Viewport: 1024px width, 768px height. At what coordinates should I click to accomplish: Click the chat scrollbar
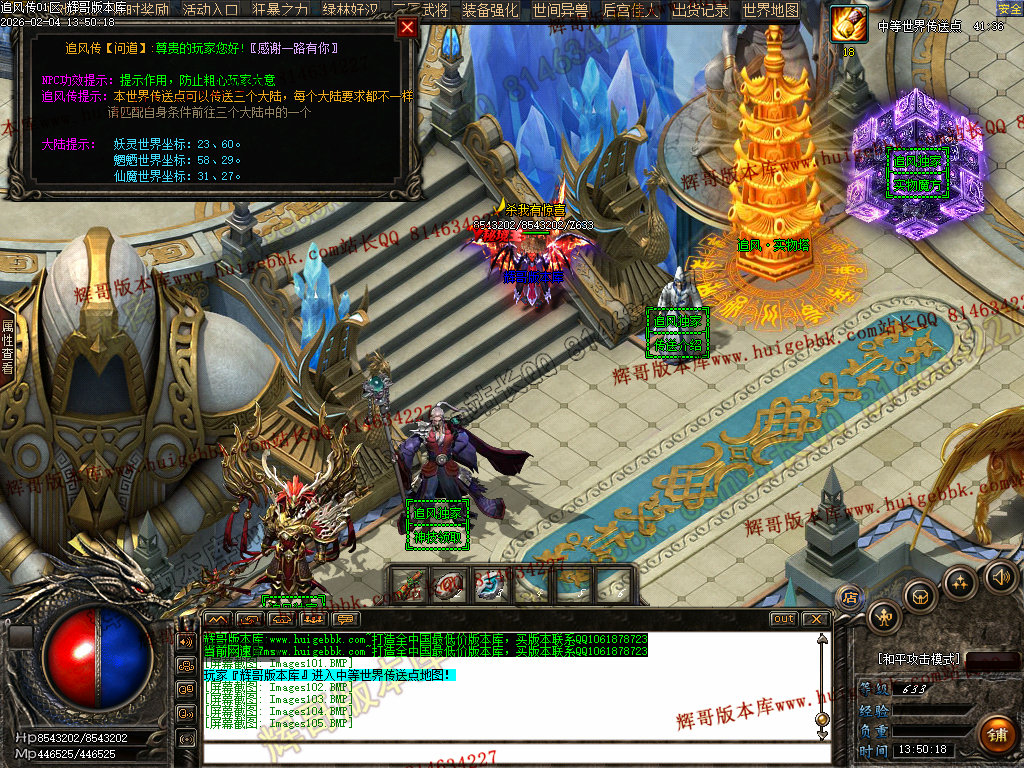tap(822, 680)
